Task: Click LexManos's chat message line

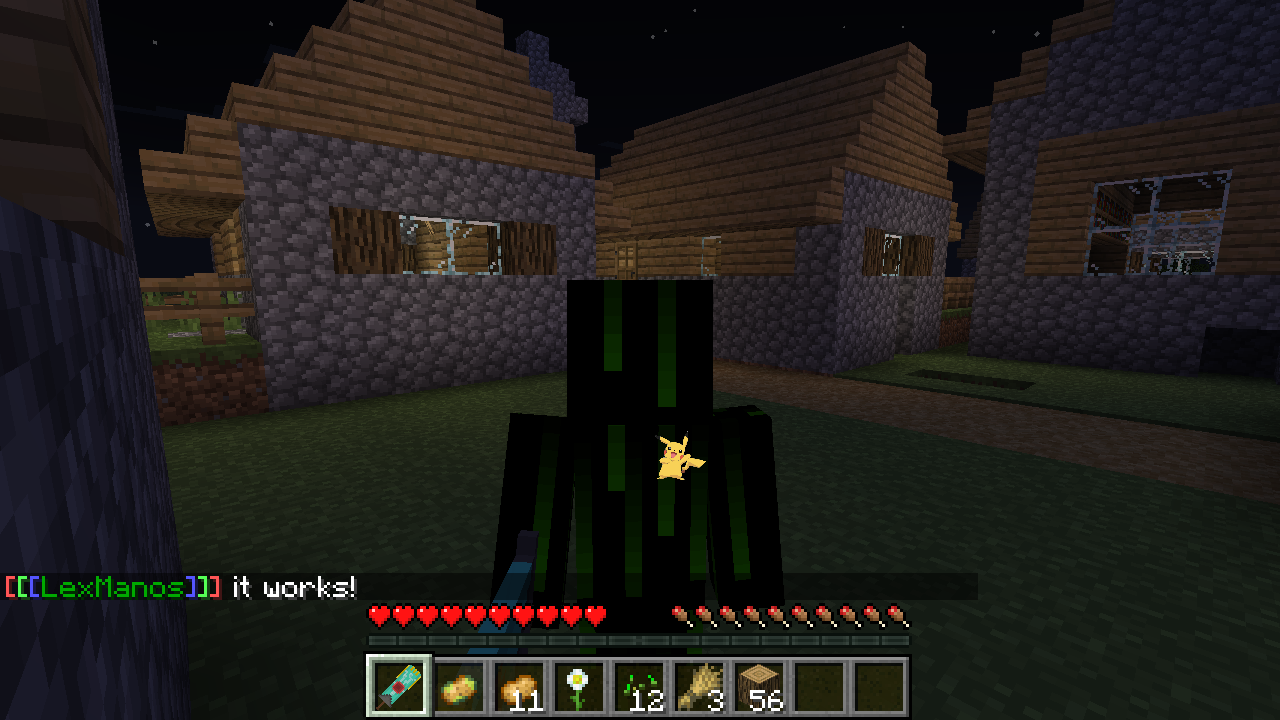Action: (181, 587)
